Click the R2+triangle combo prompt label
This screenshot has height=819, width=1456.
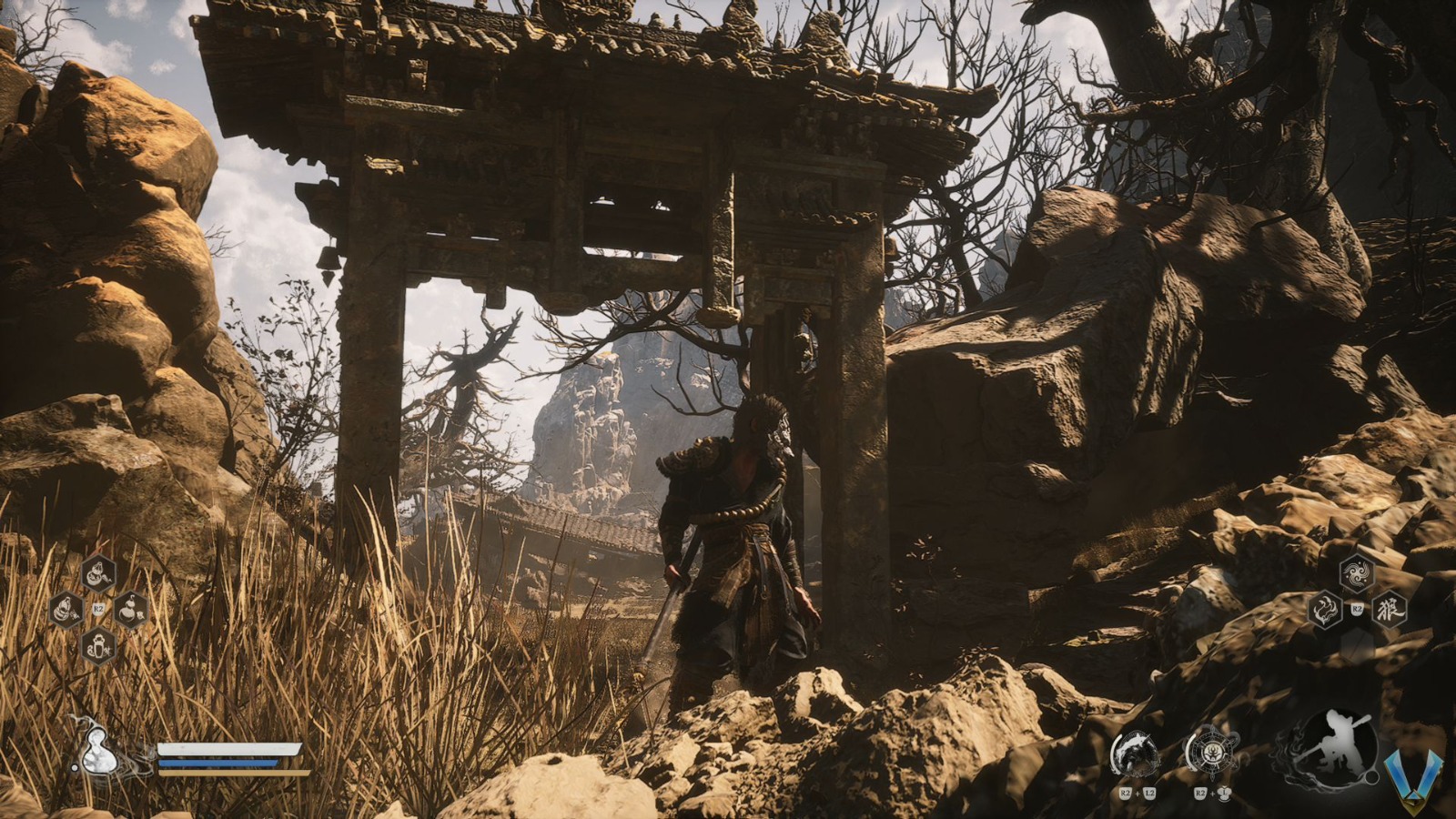(x=1210, y=794)
